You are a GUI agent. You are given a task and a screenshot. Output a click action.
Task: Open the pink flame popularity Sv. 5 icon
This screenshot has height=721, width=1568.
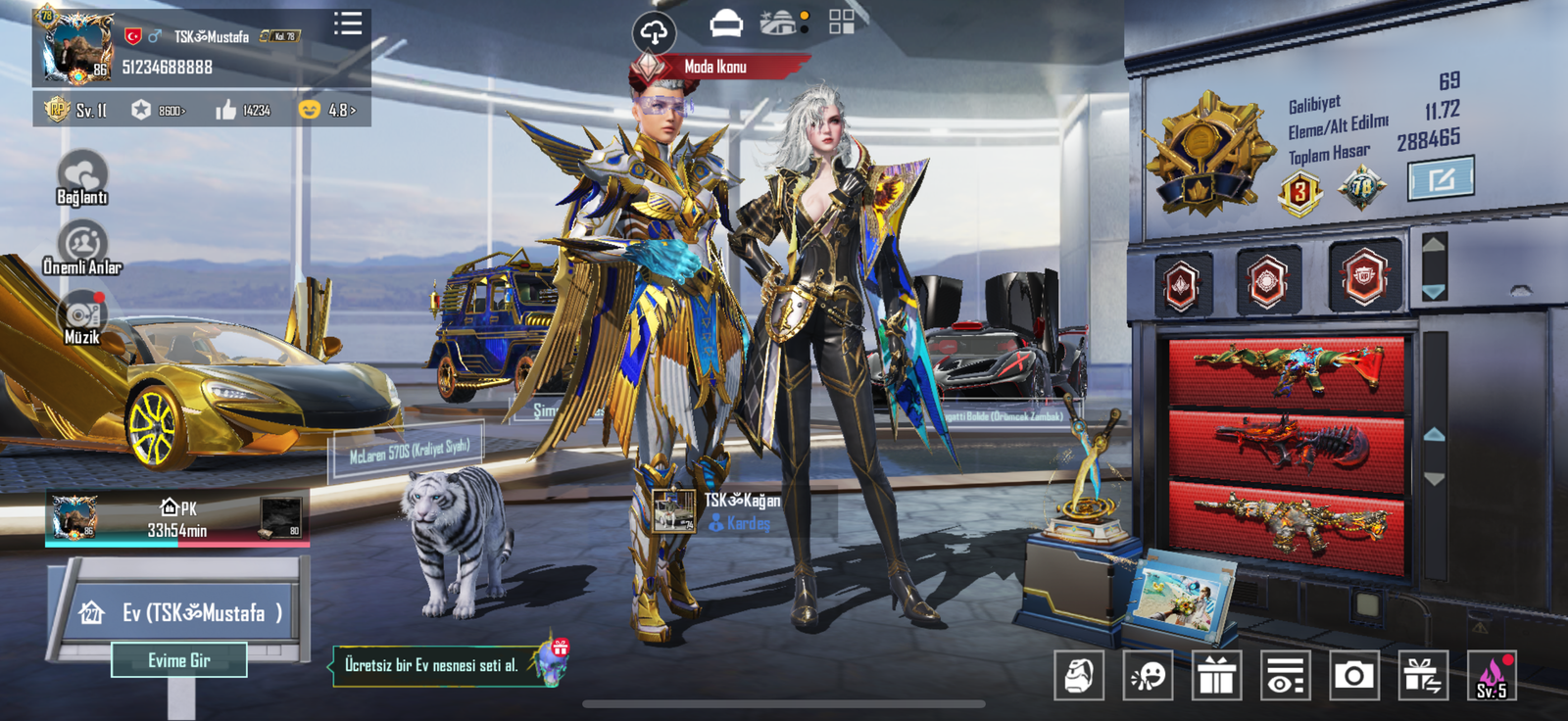click(1491, 675)
